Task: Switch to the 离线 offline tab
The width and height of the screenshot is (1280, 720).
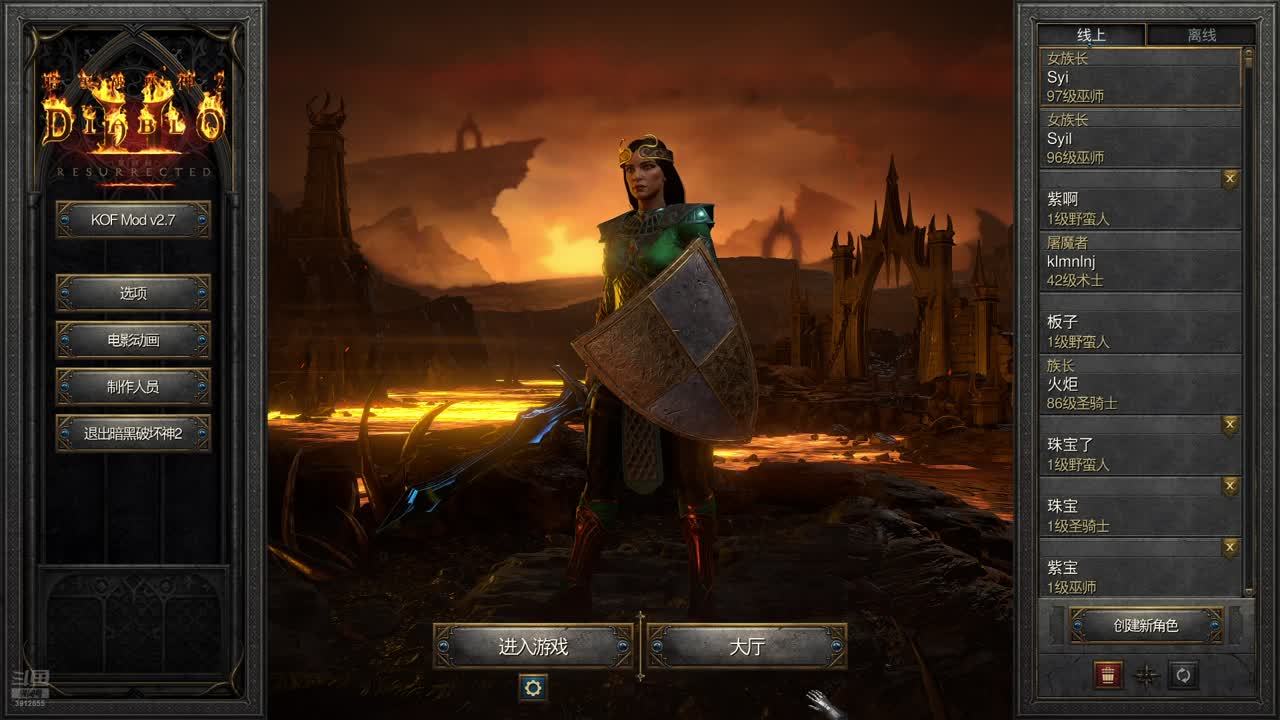Action: click(1201, 35)
